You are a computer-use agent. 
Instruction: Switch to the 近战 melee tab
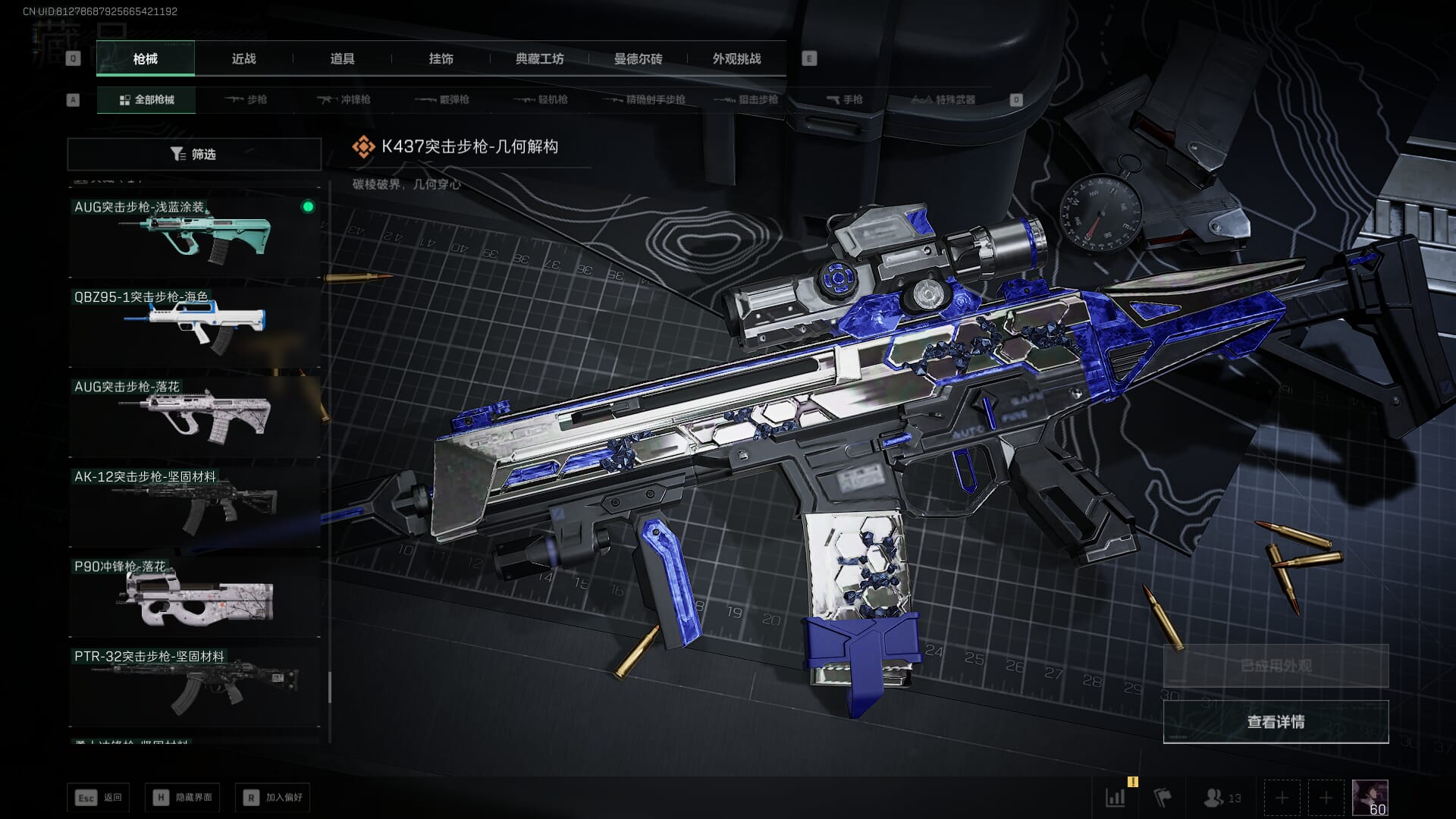tap(243, 58)
